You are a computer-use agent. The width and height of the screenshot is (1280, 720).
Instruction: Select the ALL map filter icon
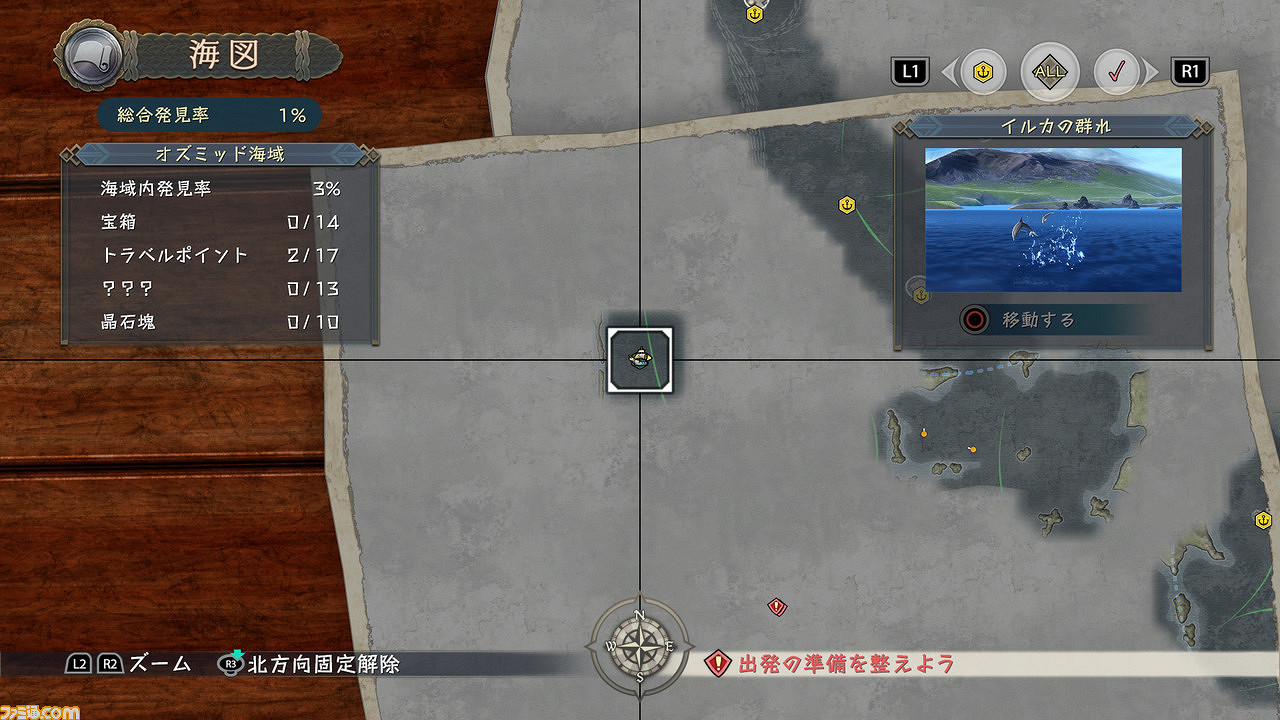pyautogui.click(x=1049, y=72)
